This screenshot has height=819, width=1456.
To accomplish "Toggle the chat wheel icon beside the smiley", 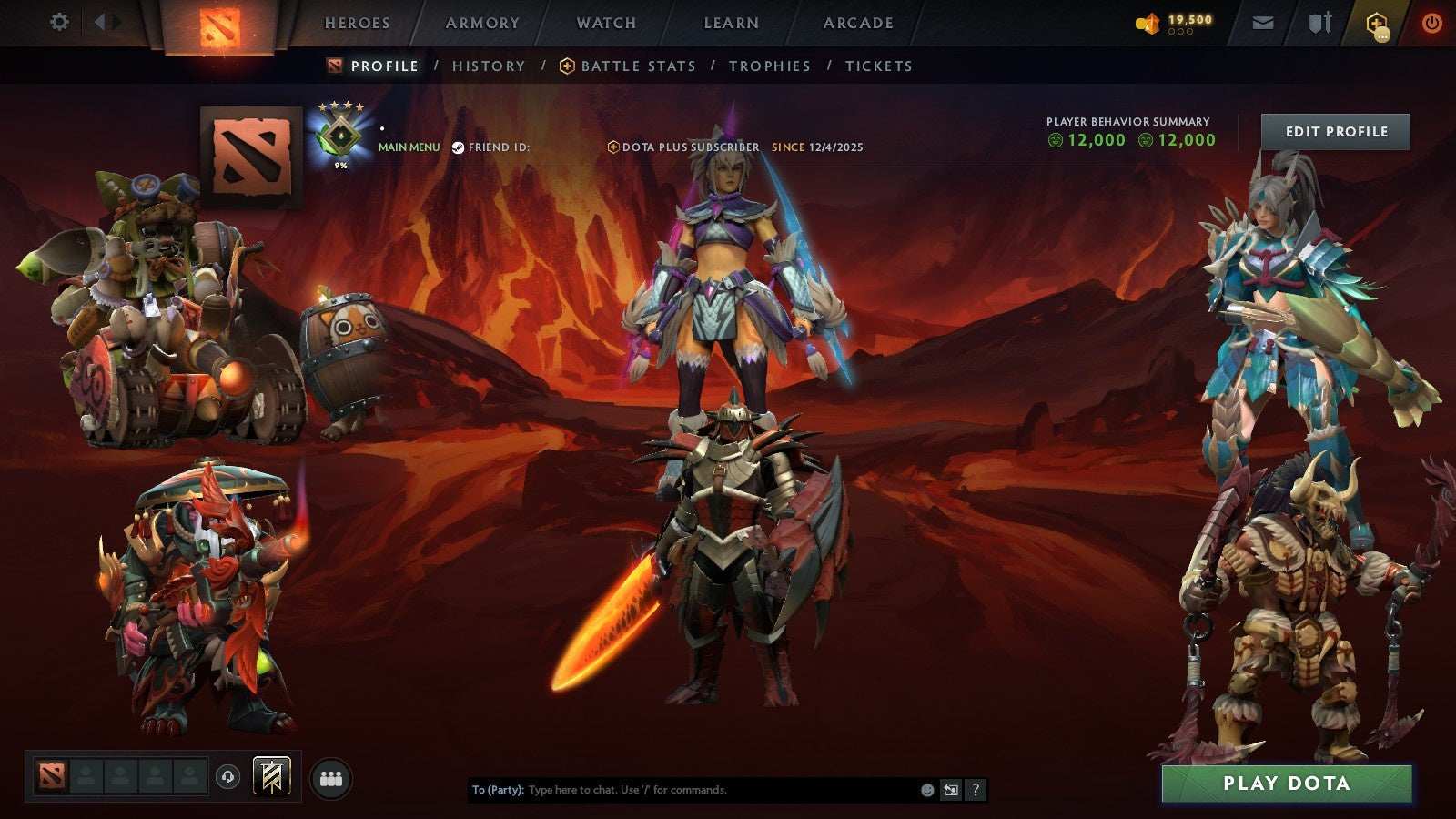I will pyautogui.click(x=950, y=791).
